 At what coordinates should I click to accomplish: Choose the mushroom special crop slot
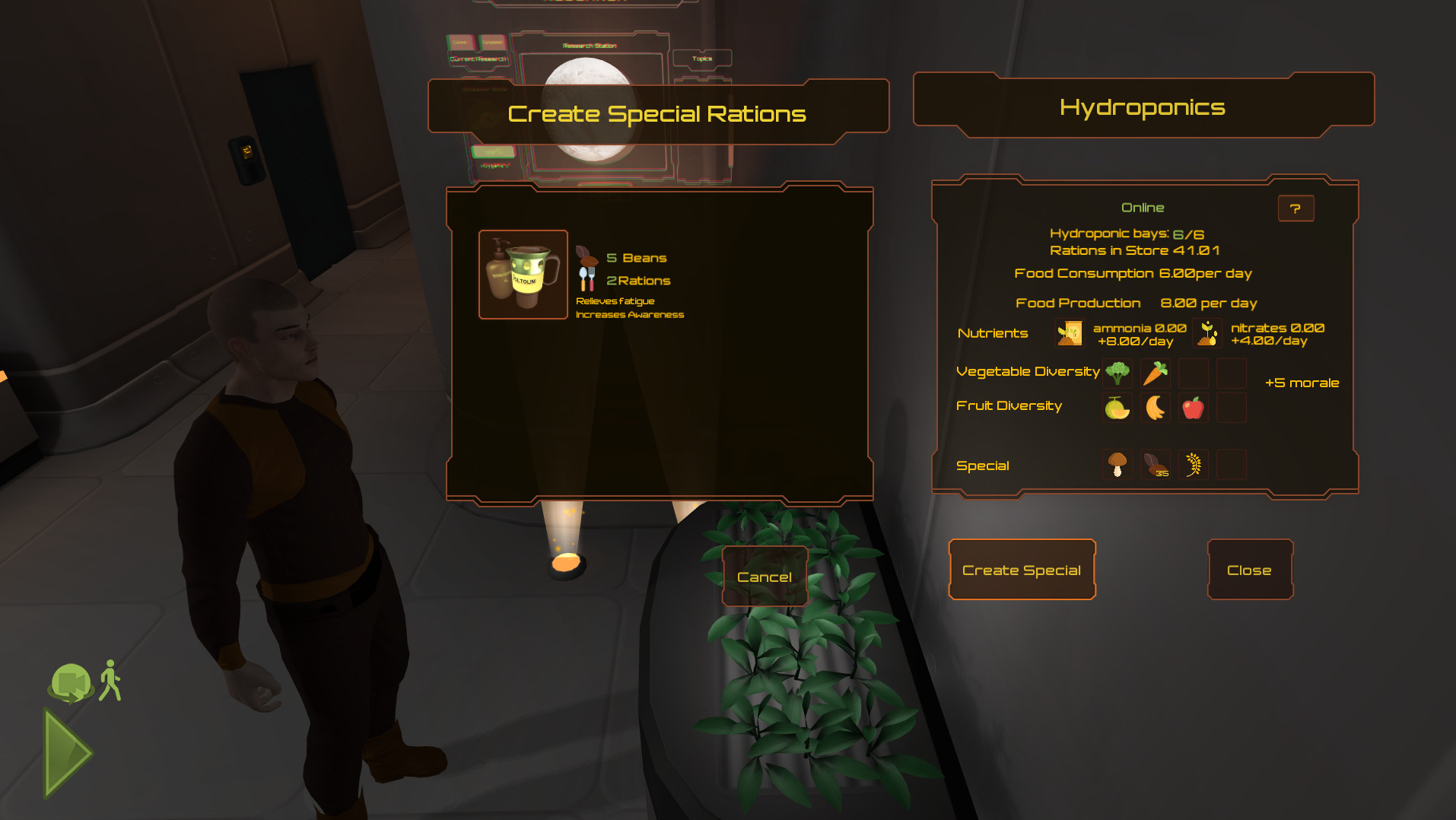click(1117, 464)
